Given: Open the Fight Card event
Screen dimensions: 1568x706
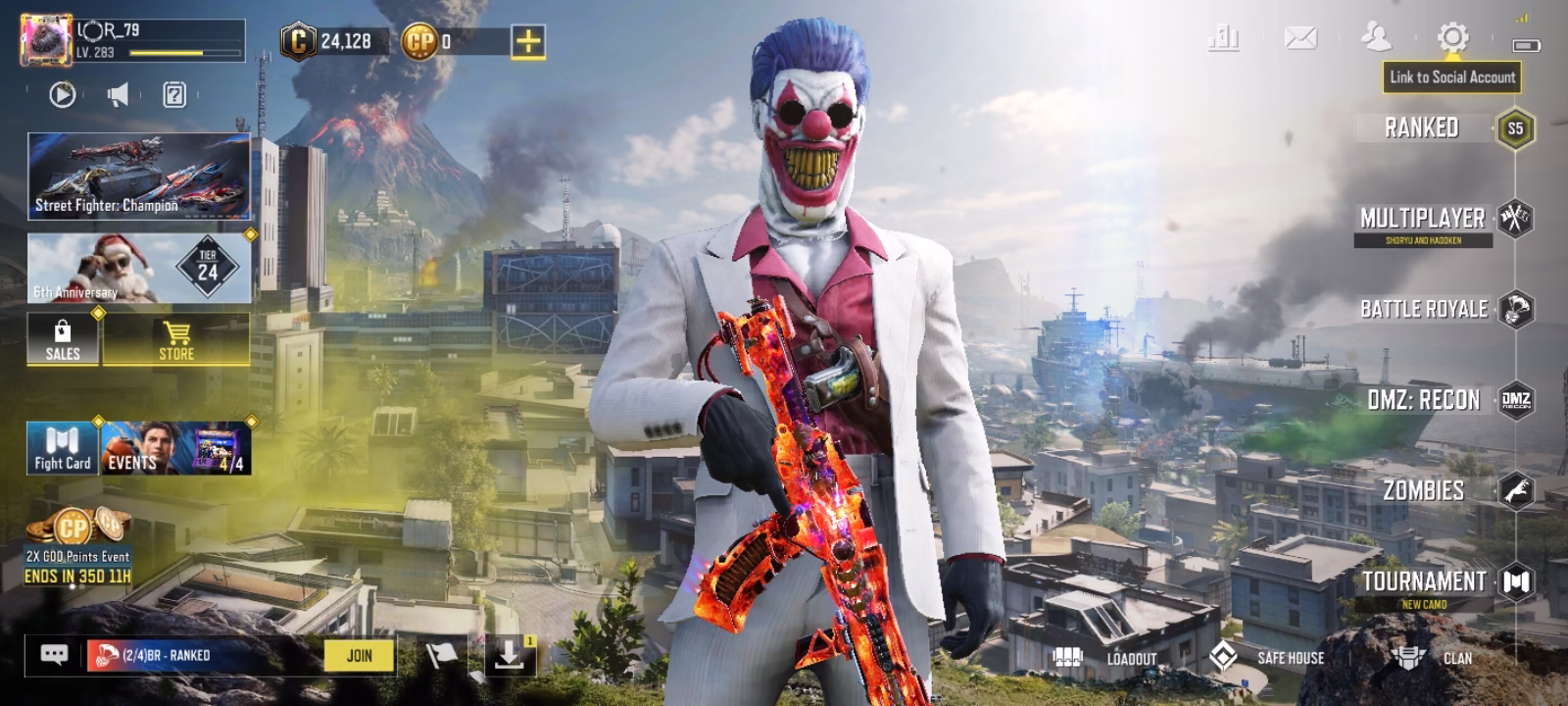Looking at the screenshot, I should click(62, 449).
